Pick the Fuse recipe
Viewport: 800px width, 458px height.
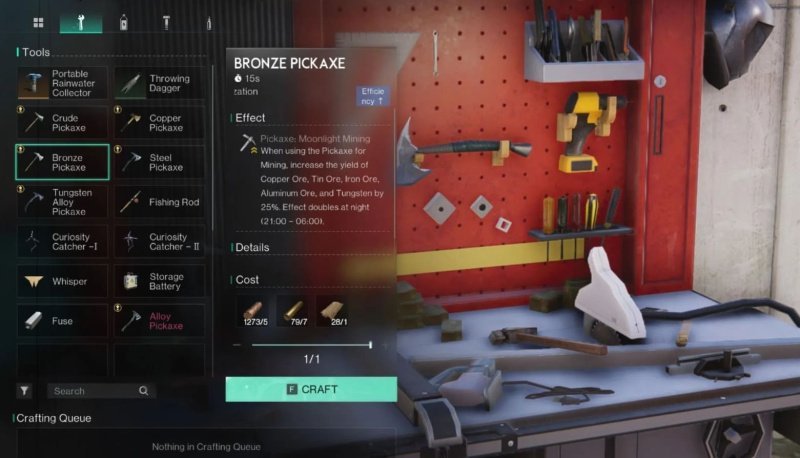[x=62, y=321]
